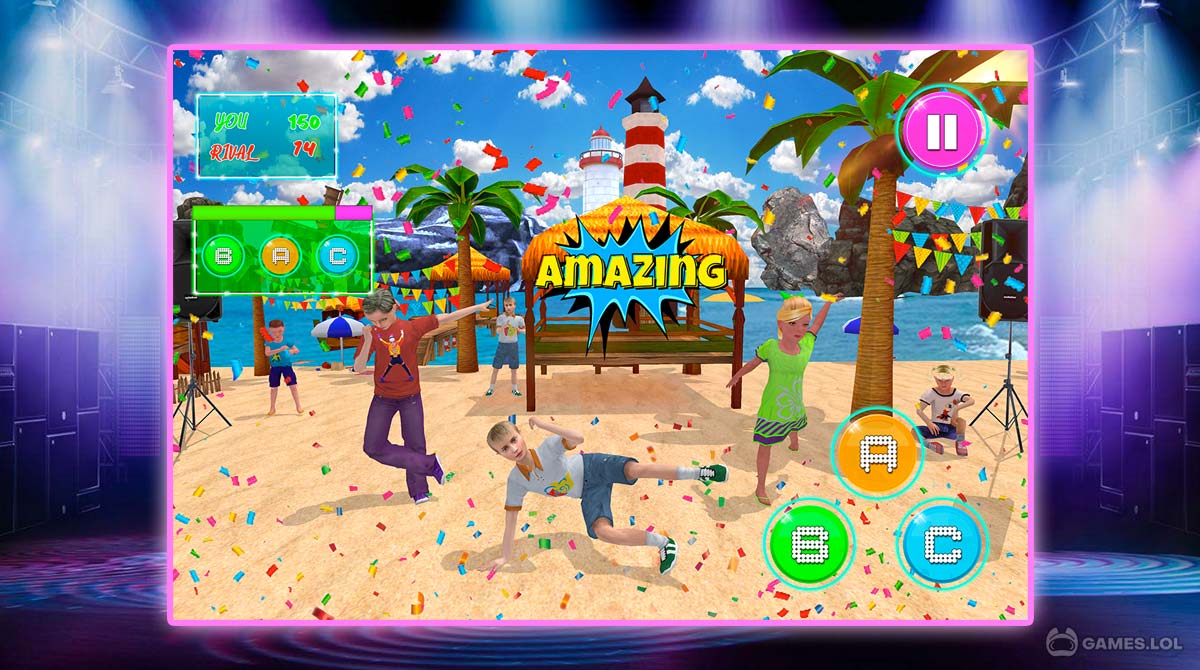Pause the game with the pink button
This screenshot has width=1200, height=670.
pyautogui.click(x=942, y=131)
